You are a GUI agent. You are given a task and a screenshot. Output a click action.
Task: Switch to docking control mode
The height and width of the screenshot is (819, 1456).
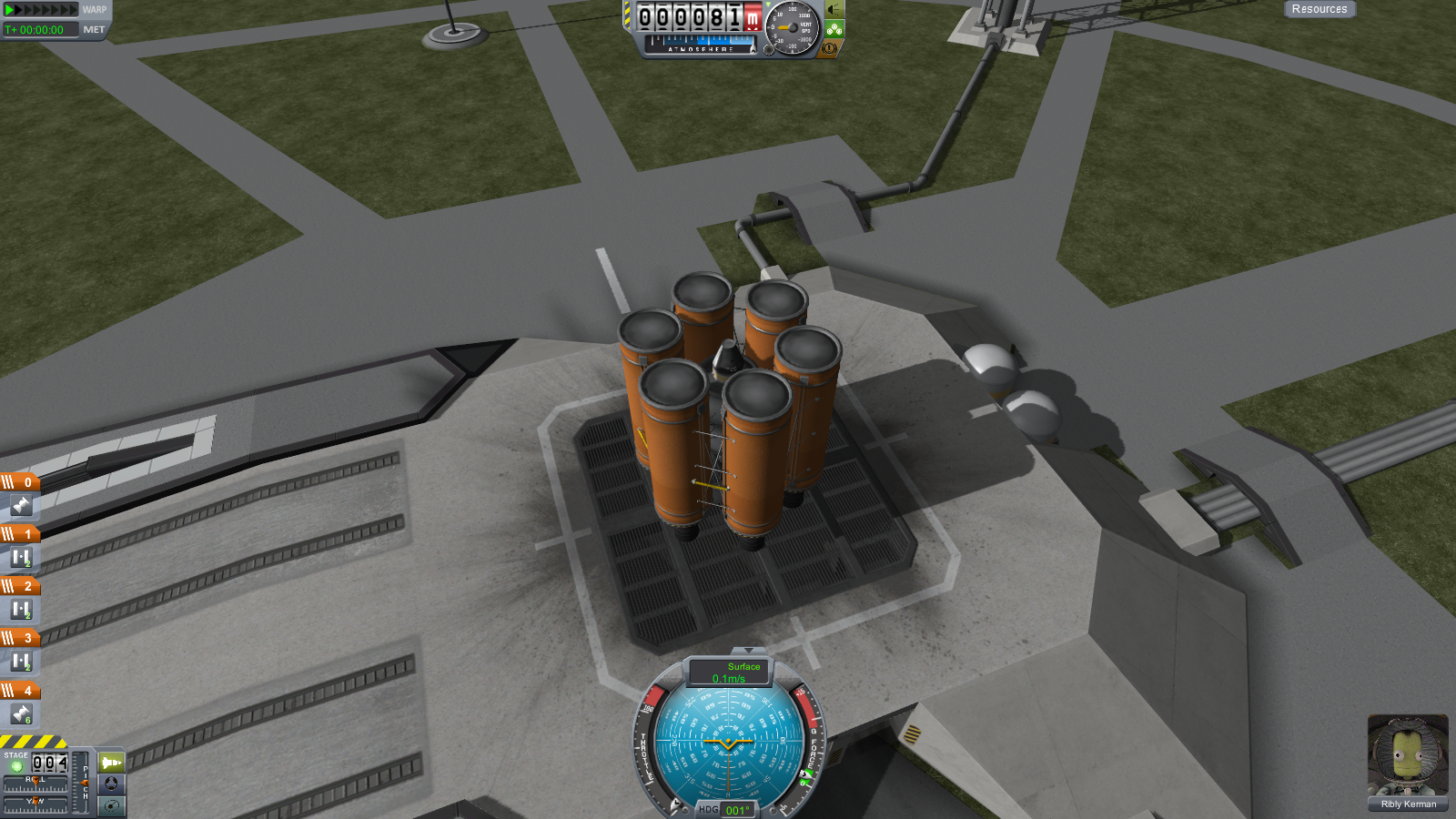click(111, 784)
